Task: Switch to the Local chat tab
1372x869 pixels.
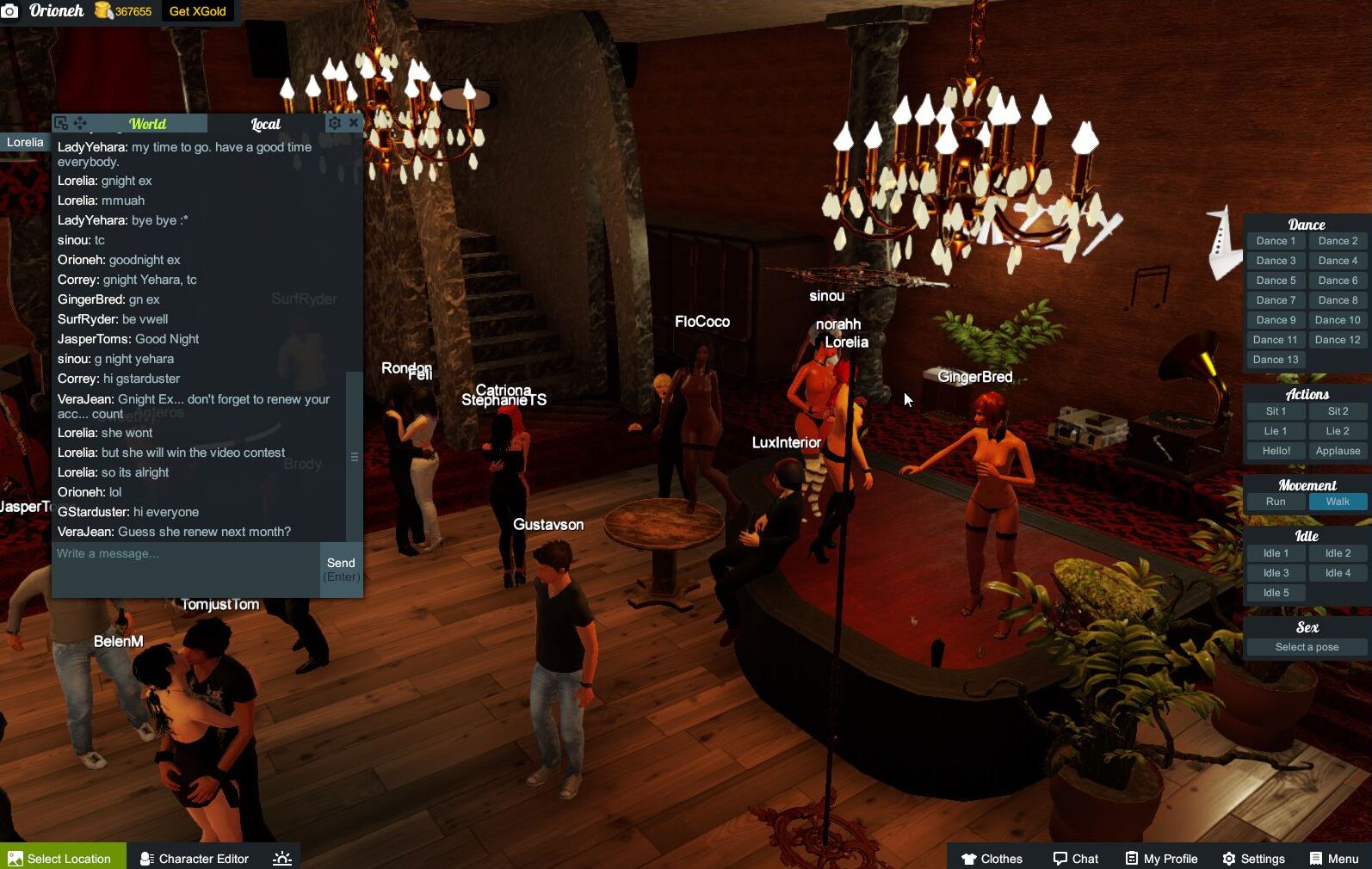Action: (x=267, y=124)
